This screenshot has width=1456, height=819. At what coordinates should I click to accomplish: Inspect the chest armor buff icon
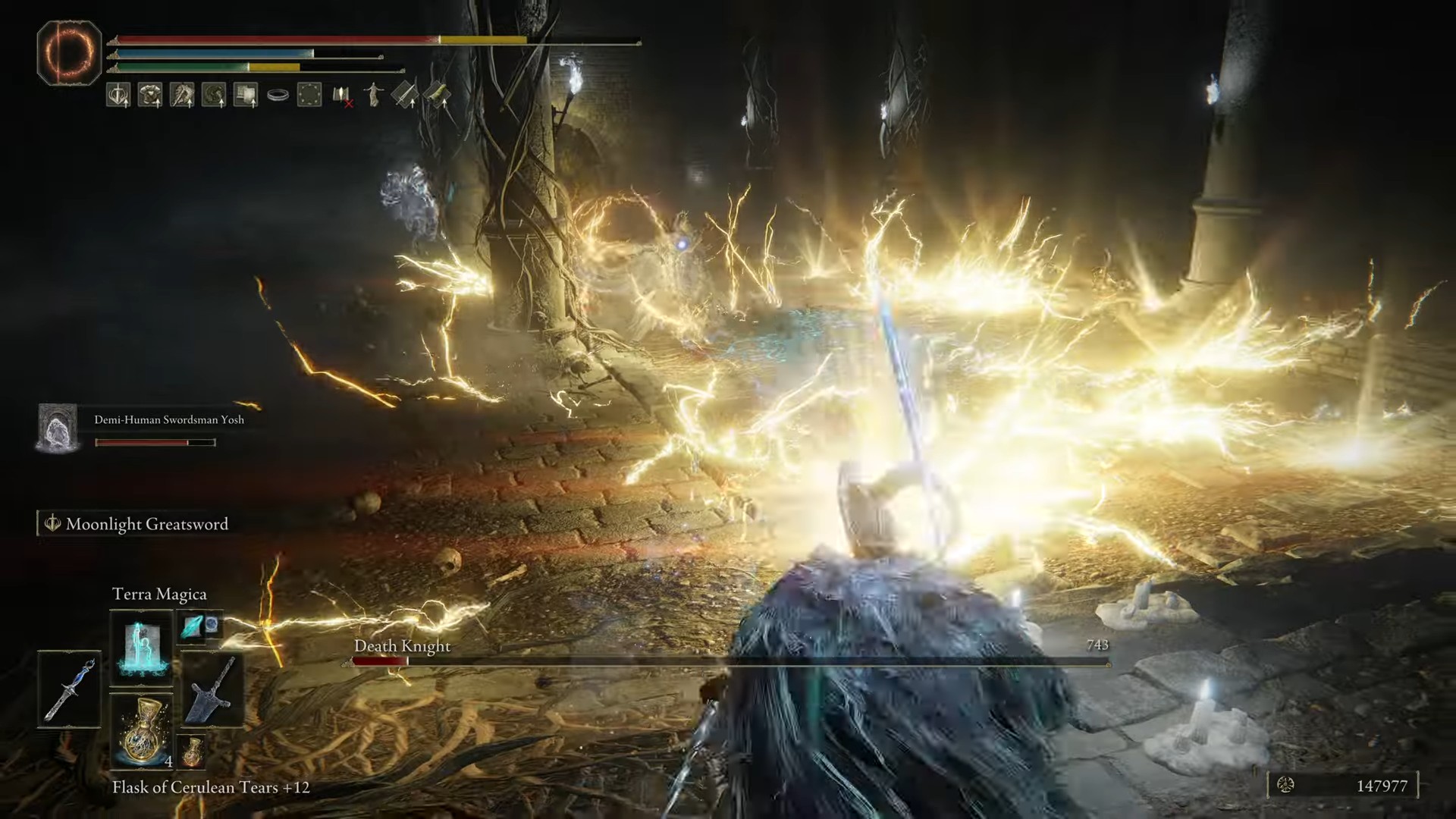pyautogui.click(x=150, y=95)
